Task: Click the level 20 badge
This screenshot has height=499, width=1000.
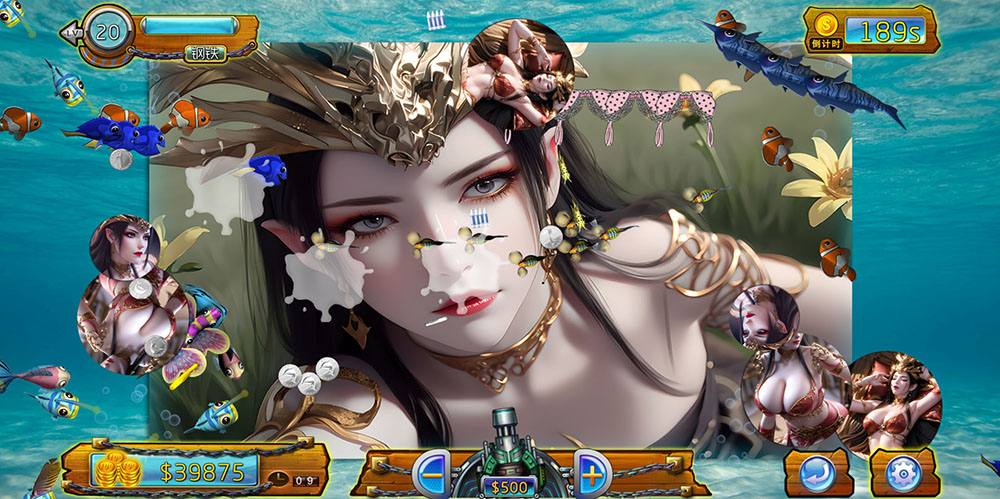Action: [x=106, y=31]
